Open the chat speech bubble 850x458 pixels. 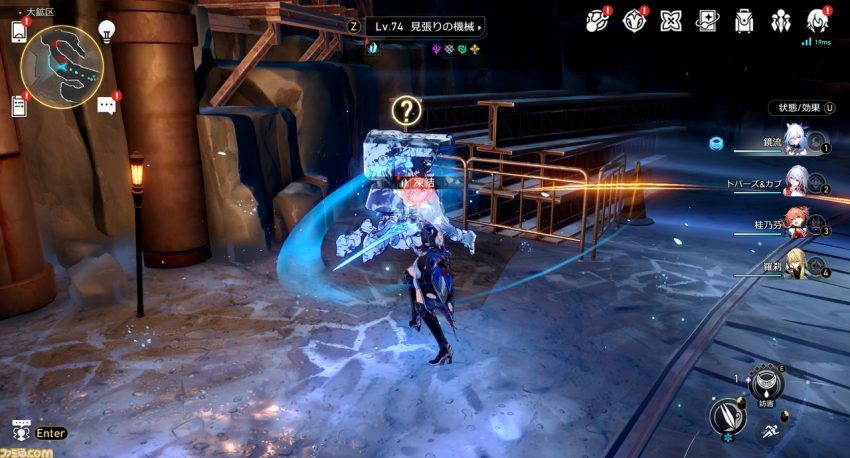(x=107, y=105)
